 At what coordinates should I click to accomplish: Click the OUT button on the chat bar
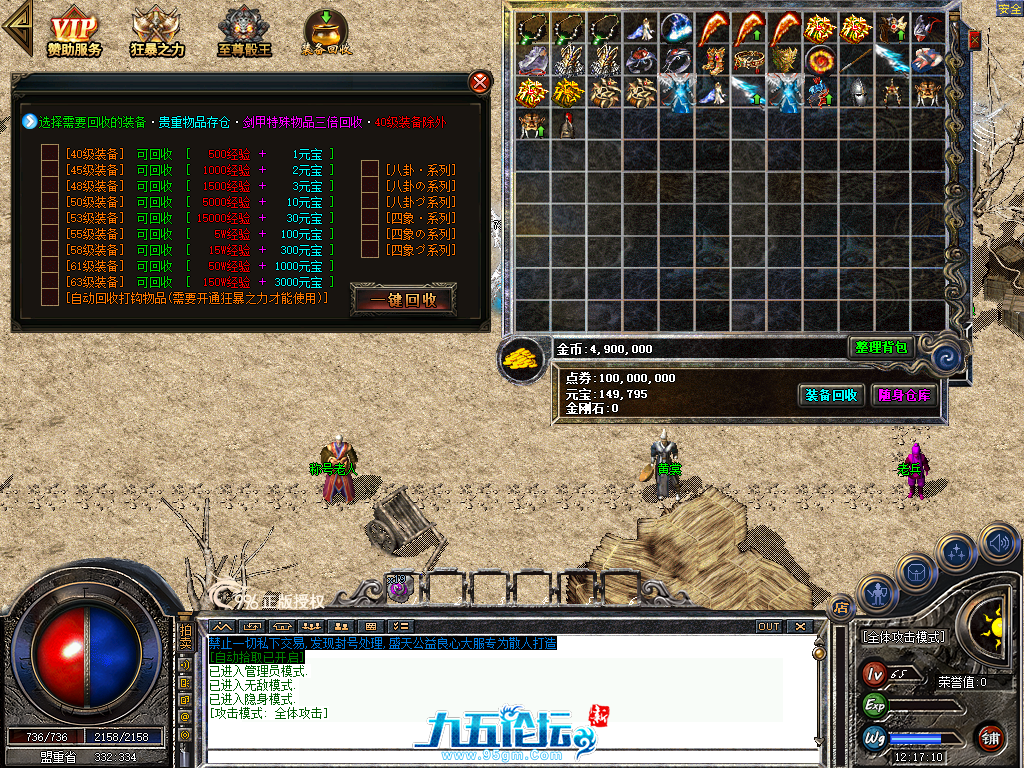pyautogui.click(x=768, y=627)
